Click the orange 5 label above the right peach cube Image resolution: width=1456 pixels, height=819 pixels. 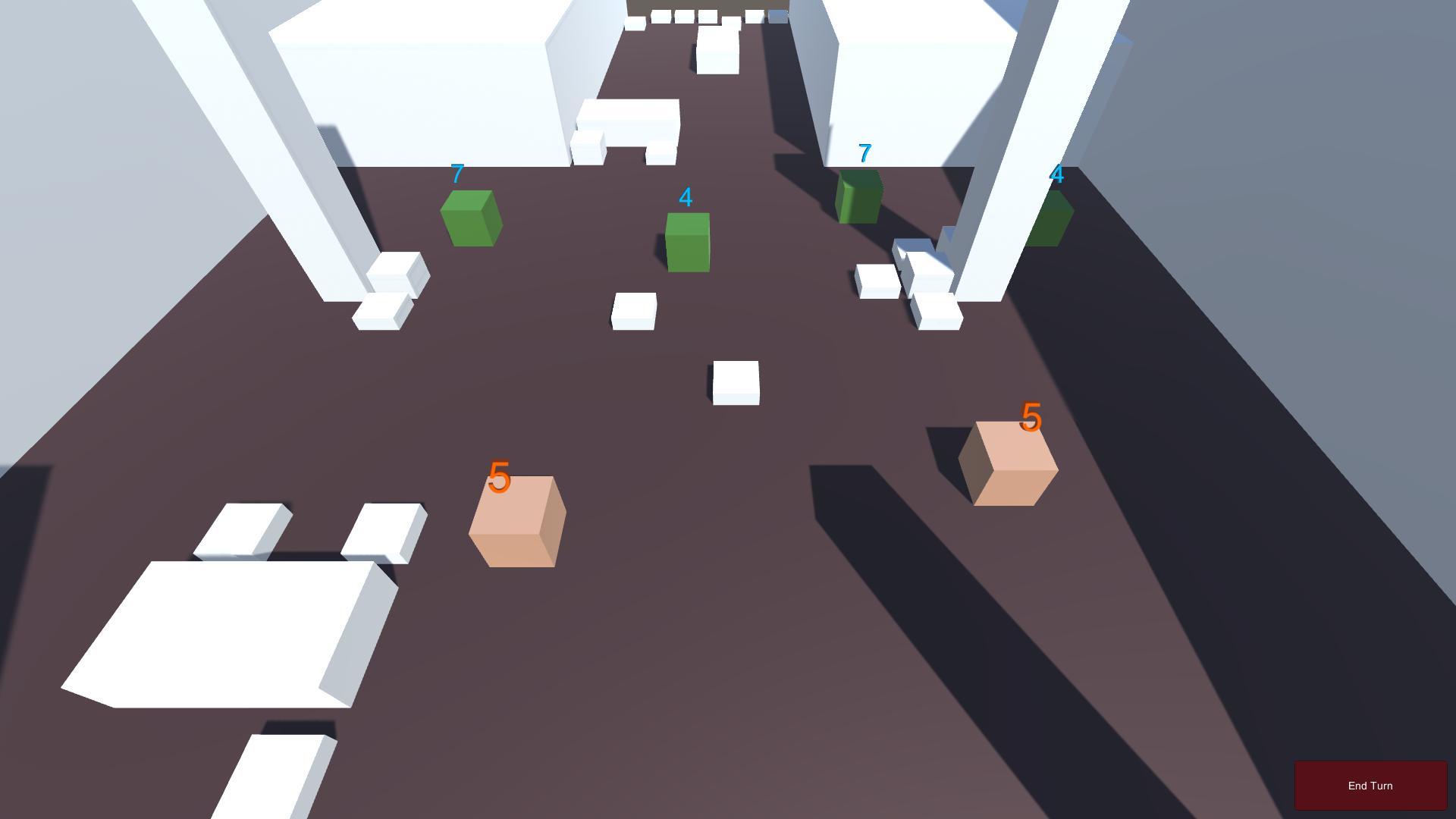click(x=1031, y=418)
